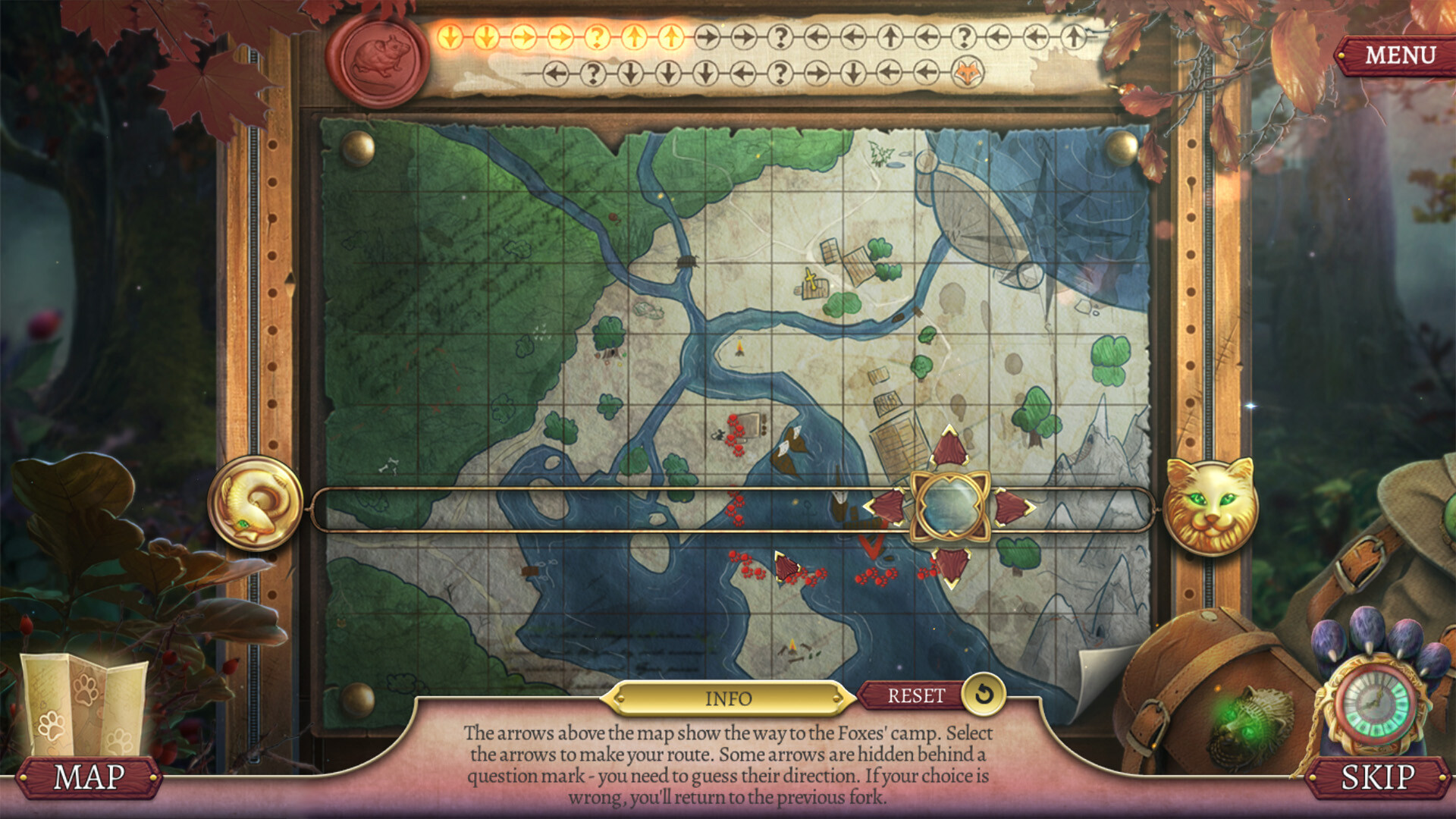This screenshot has width=1456, height=819.
Task: Reveal the question-mark arrow in the second row
Action: (x=594, y=74)
